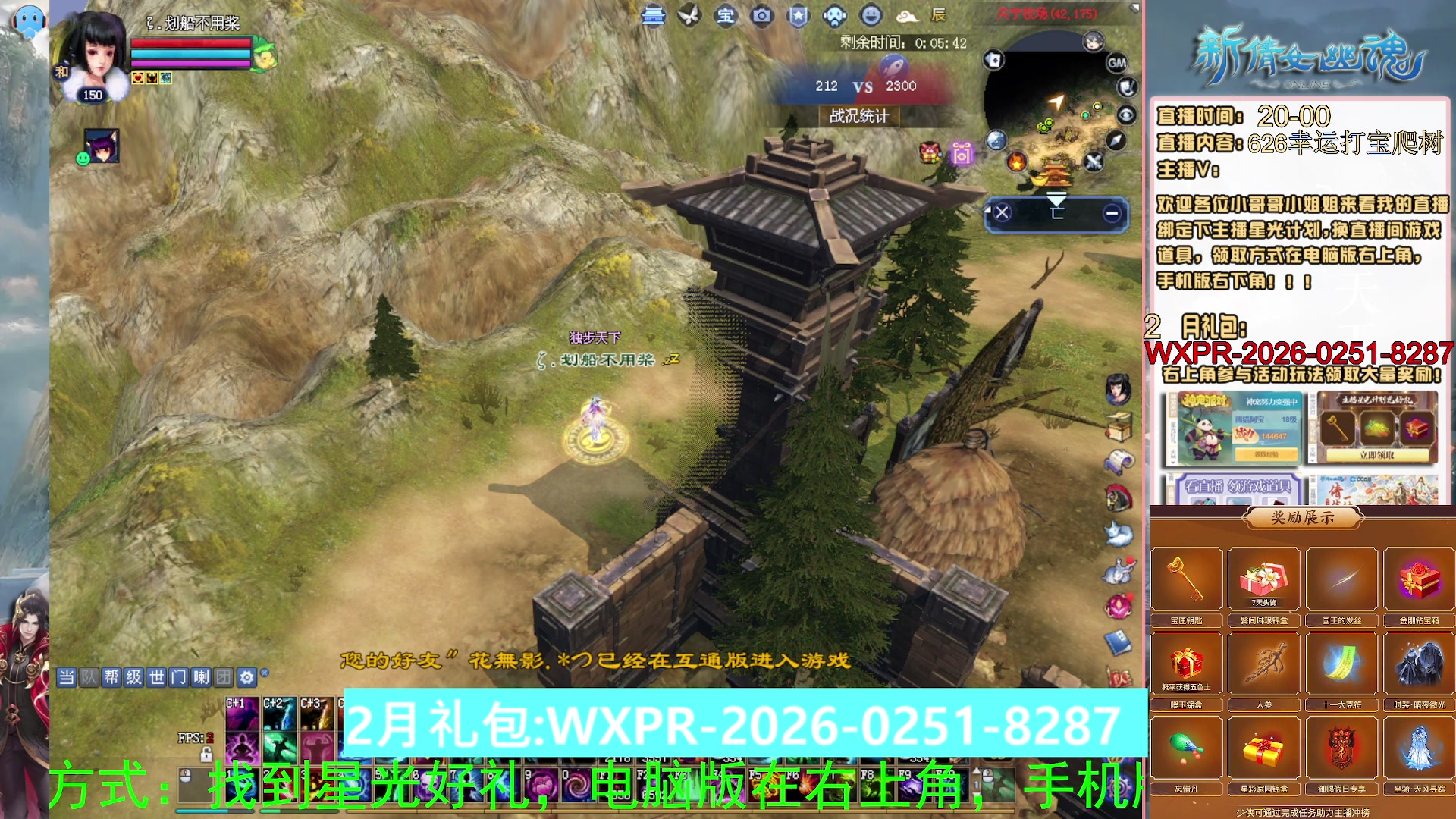The width and height of the screenshot is (1456, 819).
Task: Cast the skill in the F1 hotbar slot
Action: 614,785
